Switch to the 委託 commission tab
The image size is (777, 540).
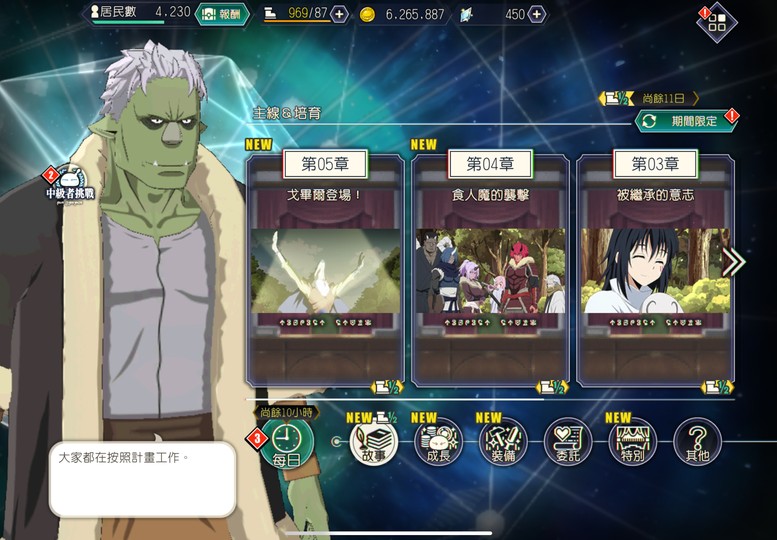coord(568,441)
